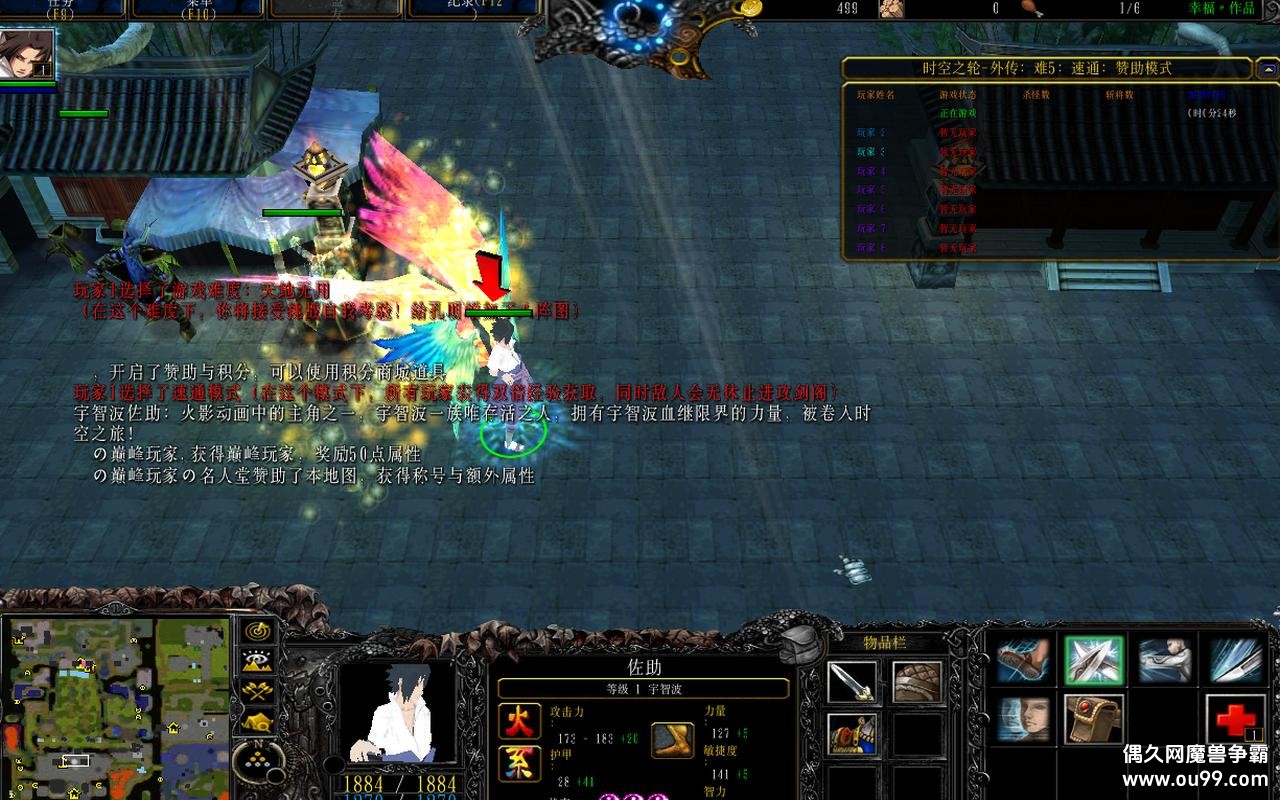Select the hero portrait icon at top-left

pos(27,54)
